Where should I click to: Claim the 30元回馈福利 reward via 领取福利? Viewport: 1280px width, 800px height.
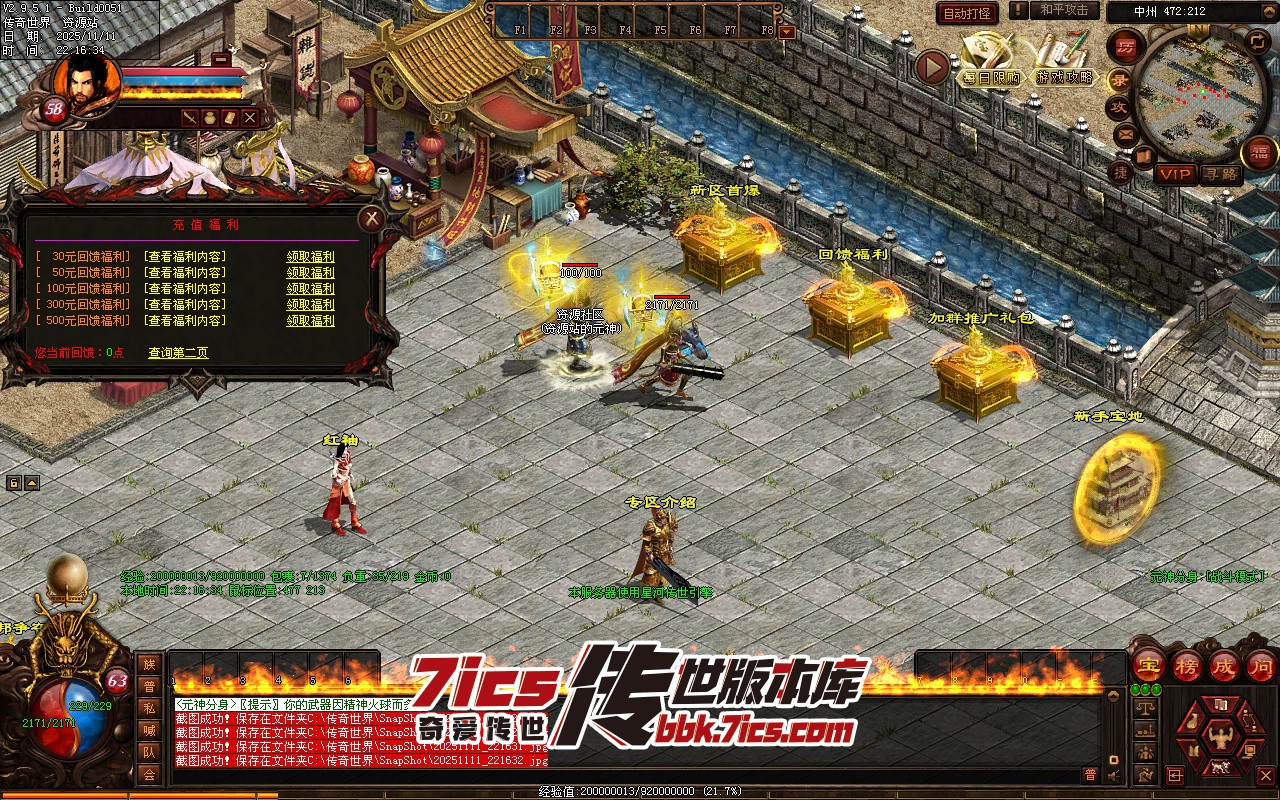click(x=310, y=257)
